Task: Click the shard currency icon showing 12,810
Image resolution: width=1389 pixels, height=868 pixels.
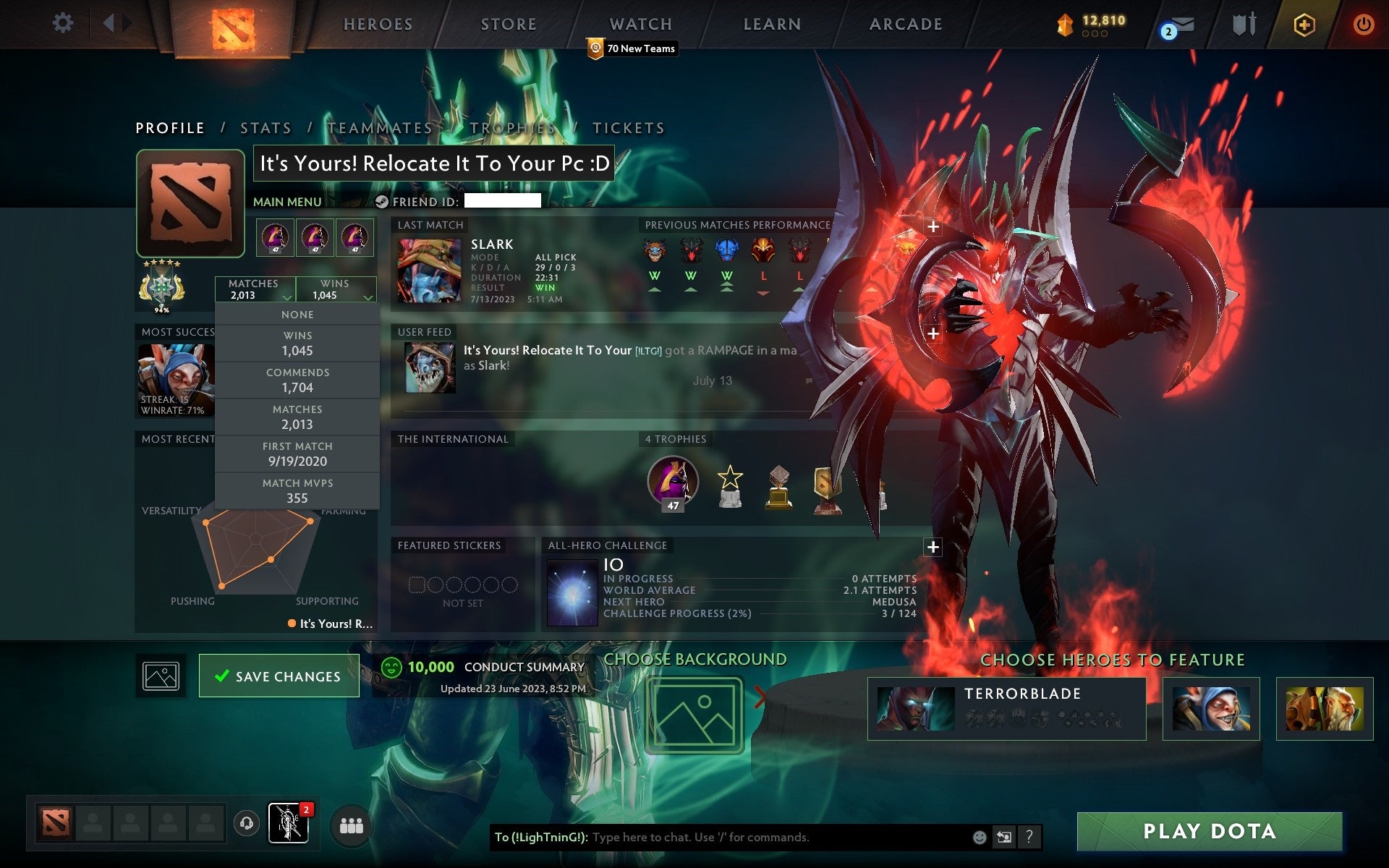Action: click(x=1063, y=22)
